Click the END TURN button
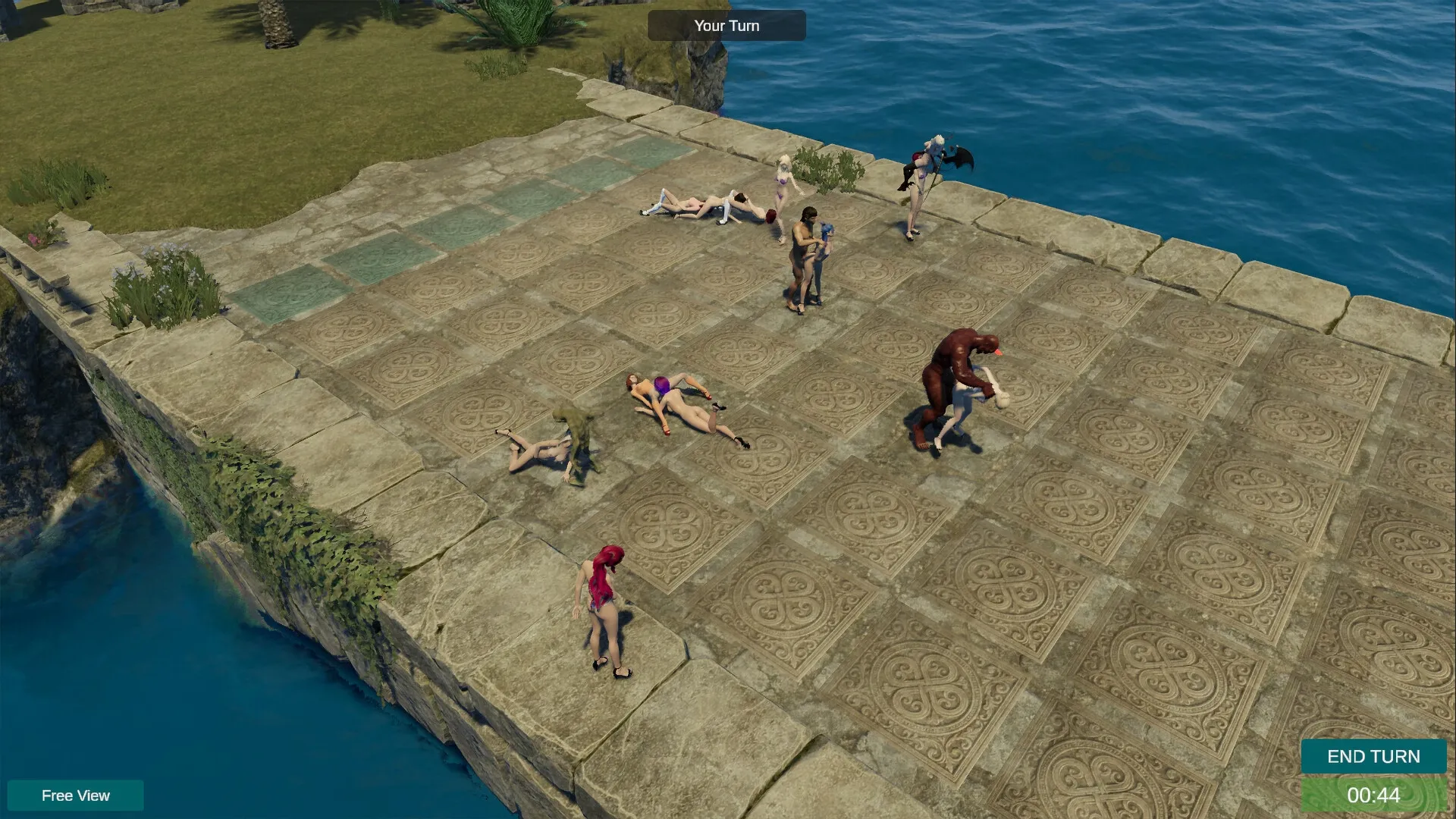1456x819 pixels. click(x=1373, y=756)
